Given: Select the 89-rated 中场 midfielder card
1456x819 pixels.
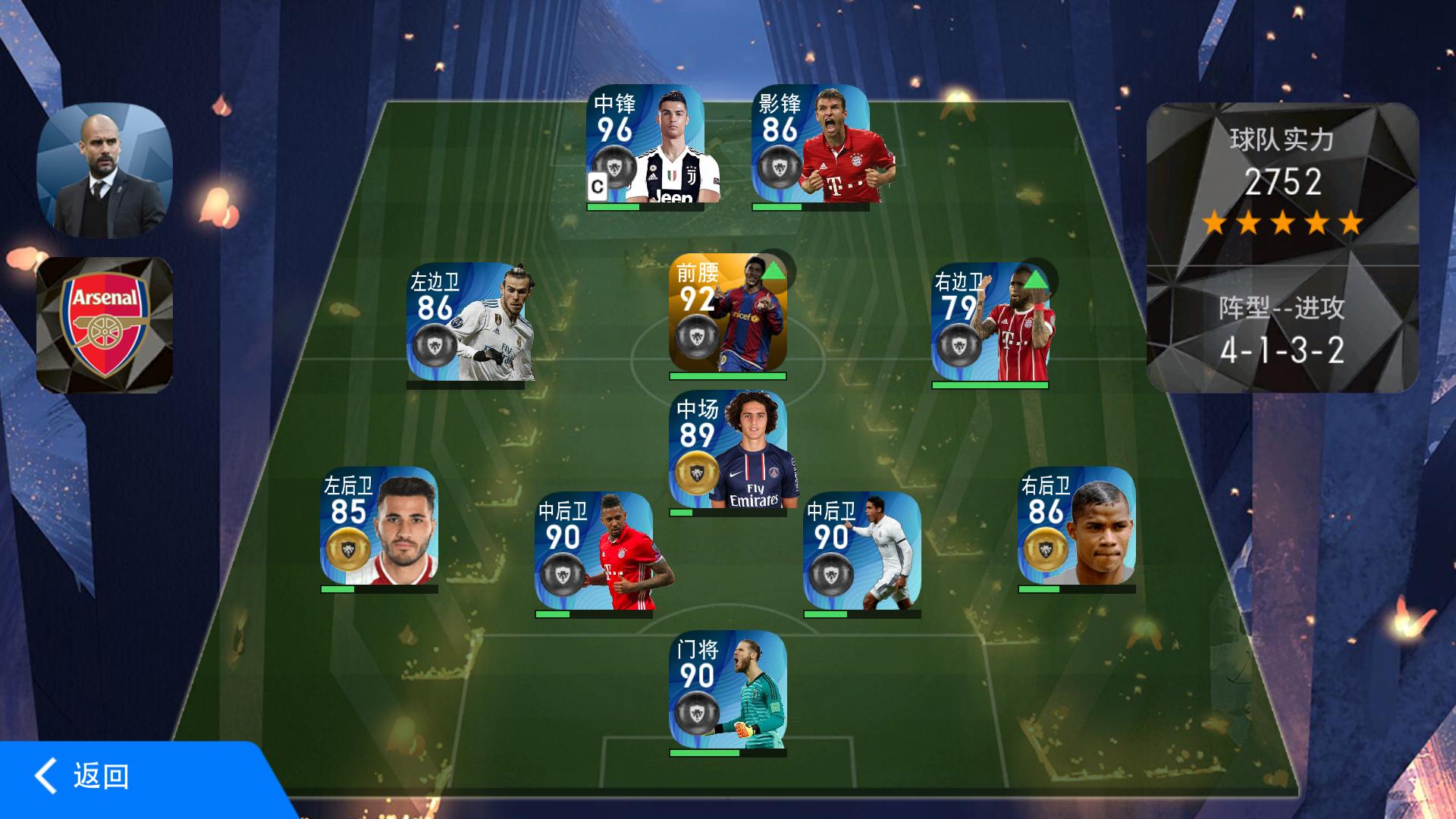Looking at the screenshot, I should coord(727,449).
